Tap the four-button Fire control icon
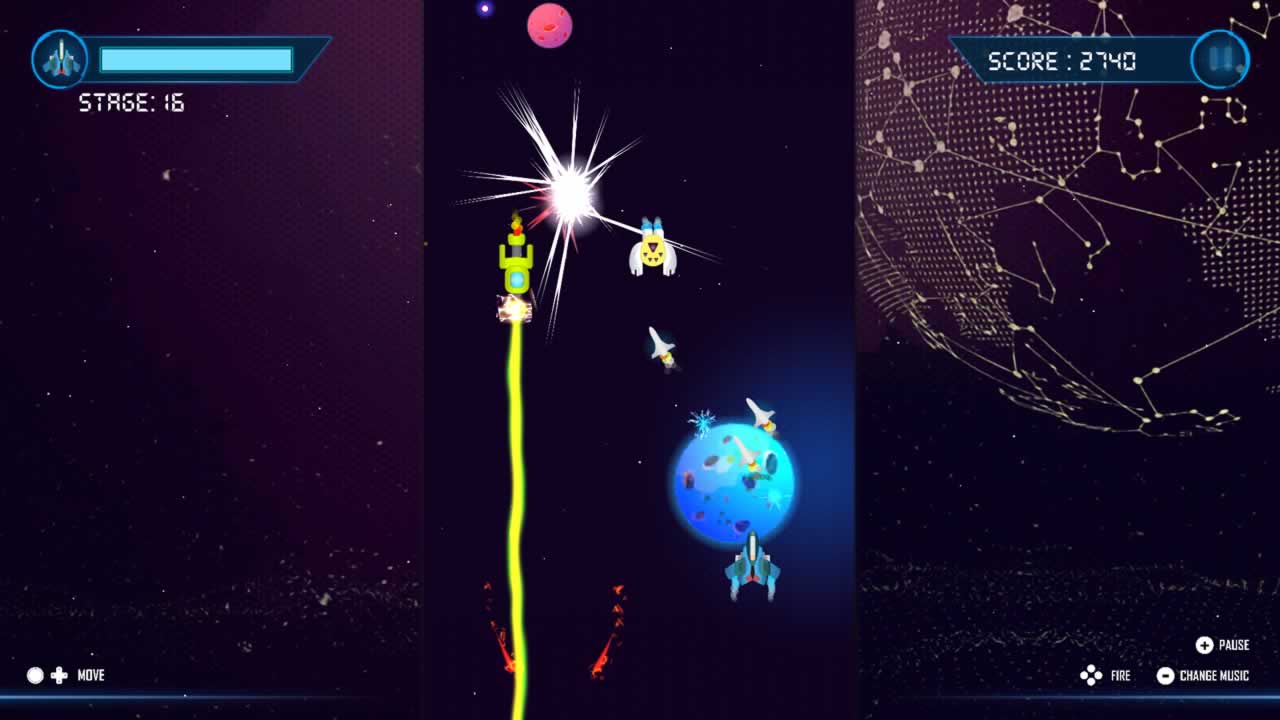Screen dimensions: 1280x720 1090,675
